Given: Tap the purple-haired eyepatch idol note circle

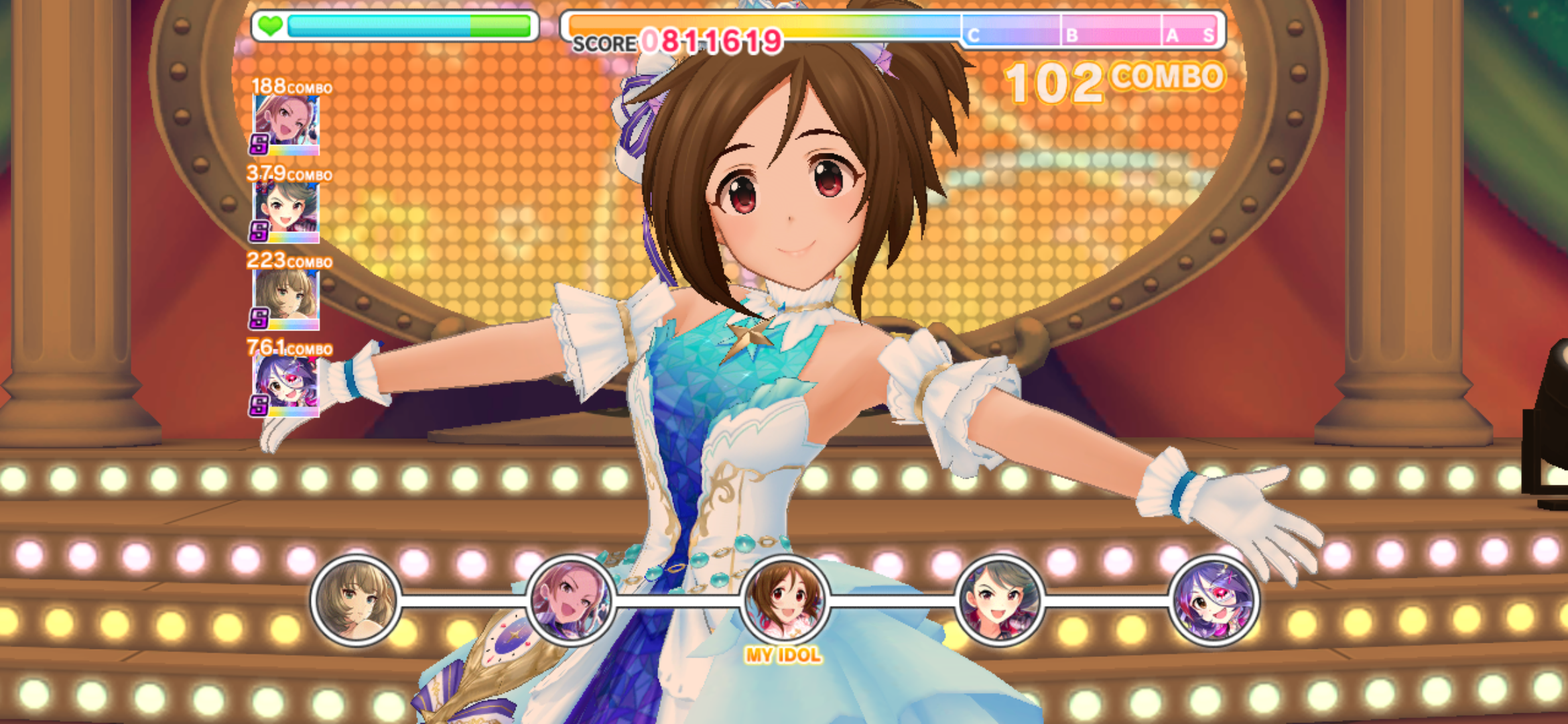Looking at the screenshot, I should click(x=1214, y=600).
